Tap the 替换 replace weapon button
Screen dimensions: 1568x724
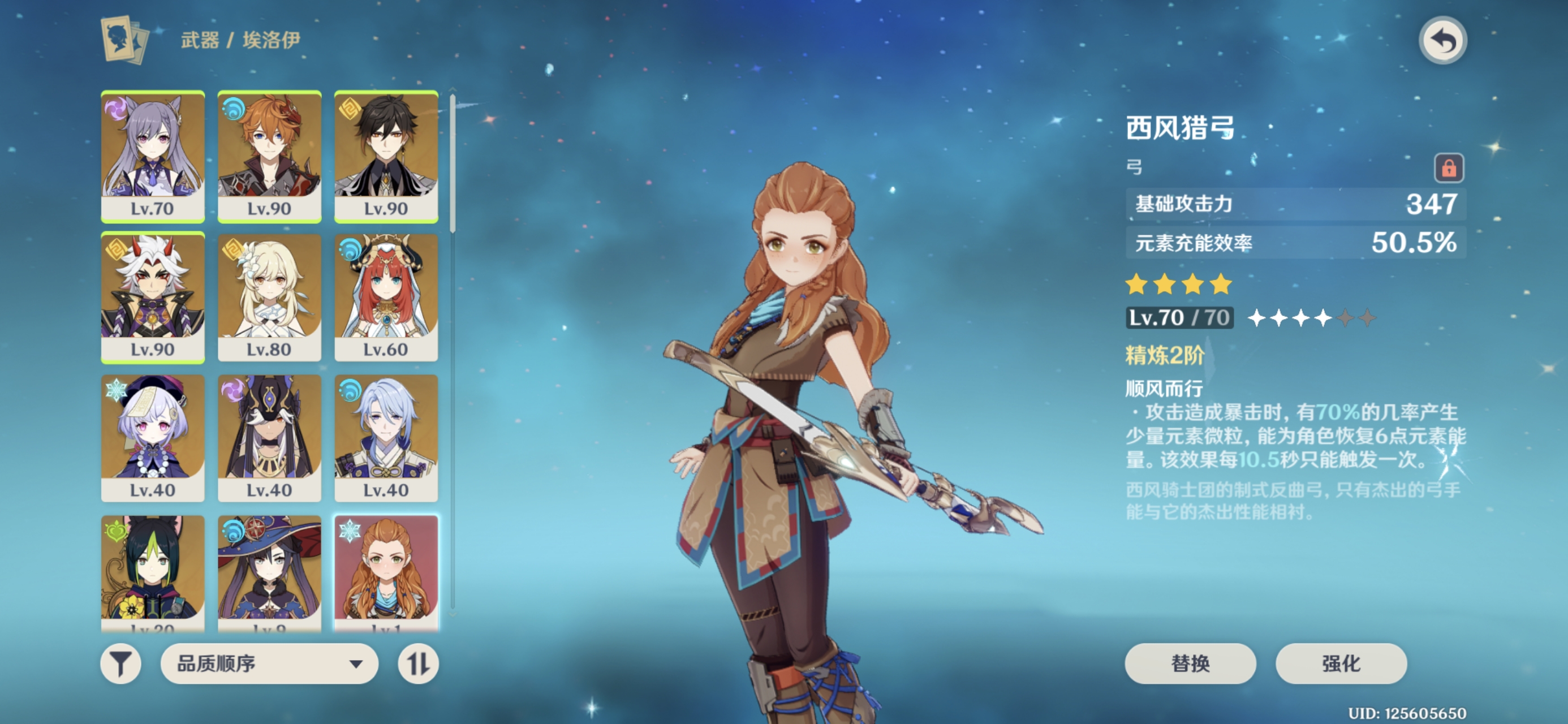click(x=1190, y=663)
